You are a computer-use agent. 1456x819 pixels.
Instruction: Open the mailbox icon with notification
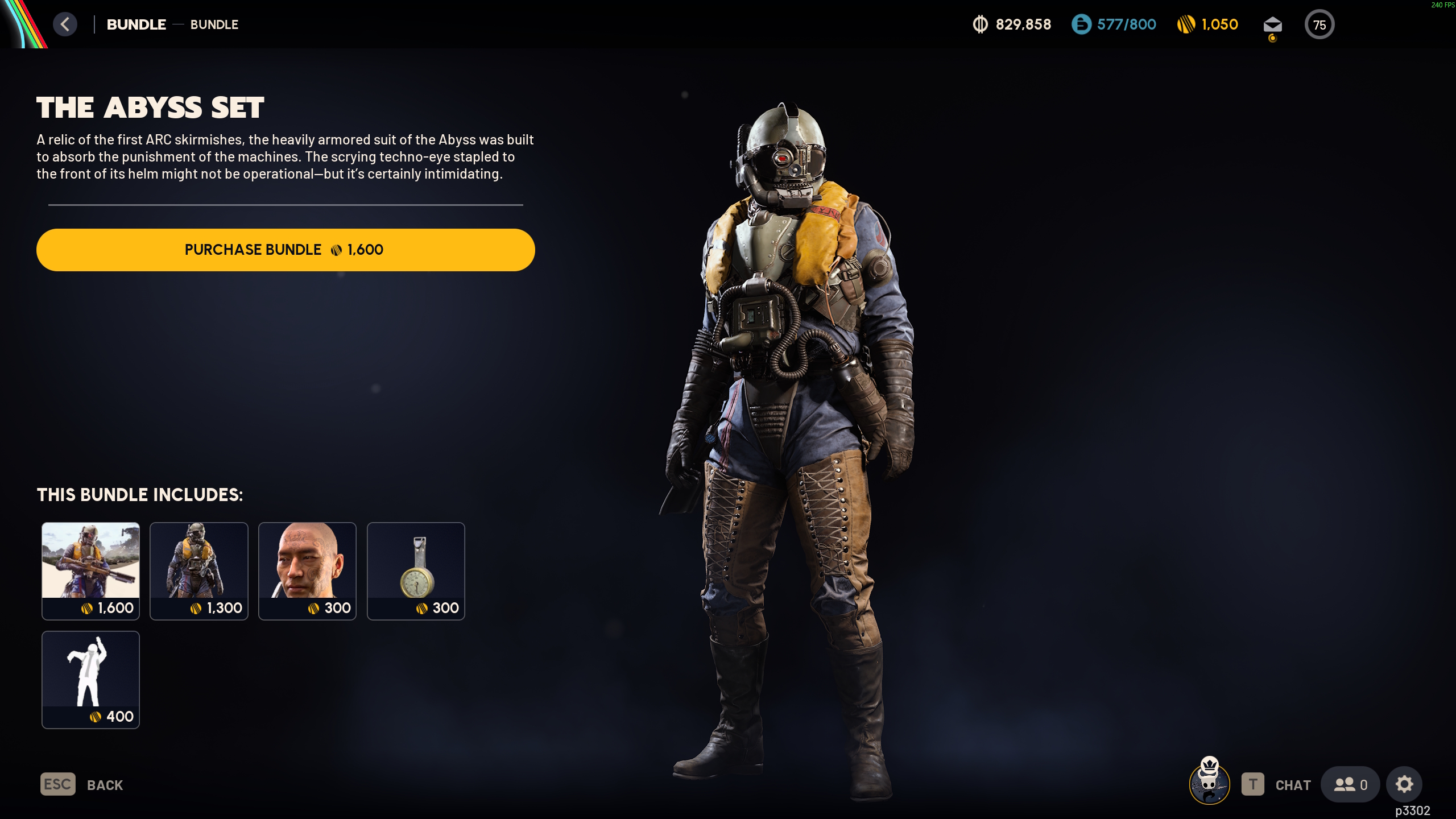[1273, 24]
